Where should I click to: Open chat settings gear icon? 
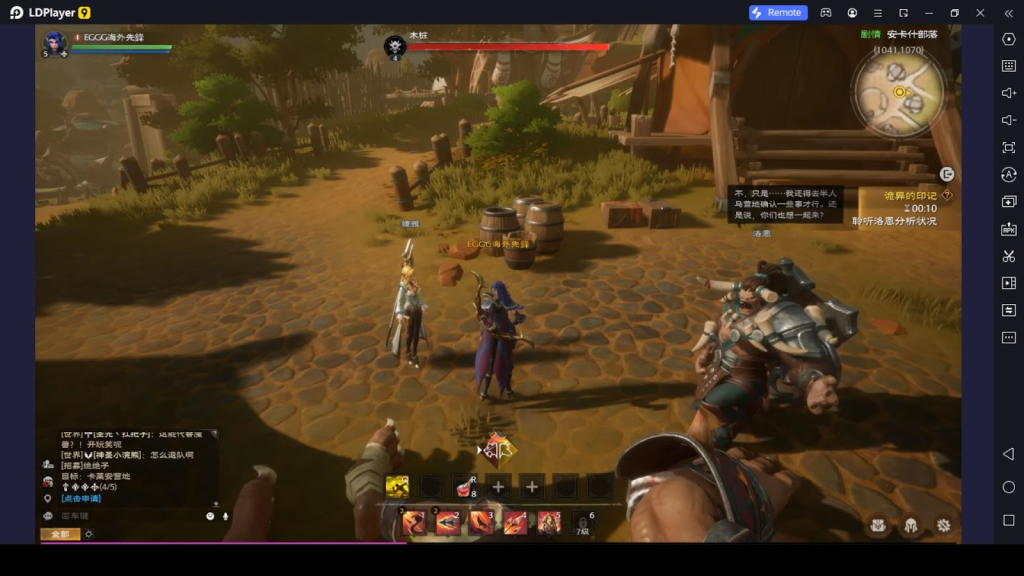click(x=89, y=534)
